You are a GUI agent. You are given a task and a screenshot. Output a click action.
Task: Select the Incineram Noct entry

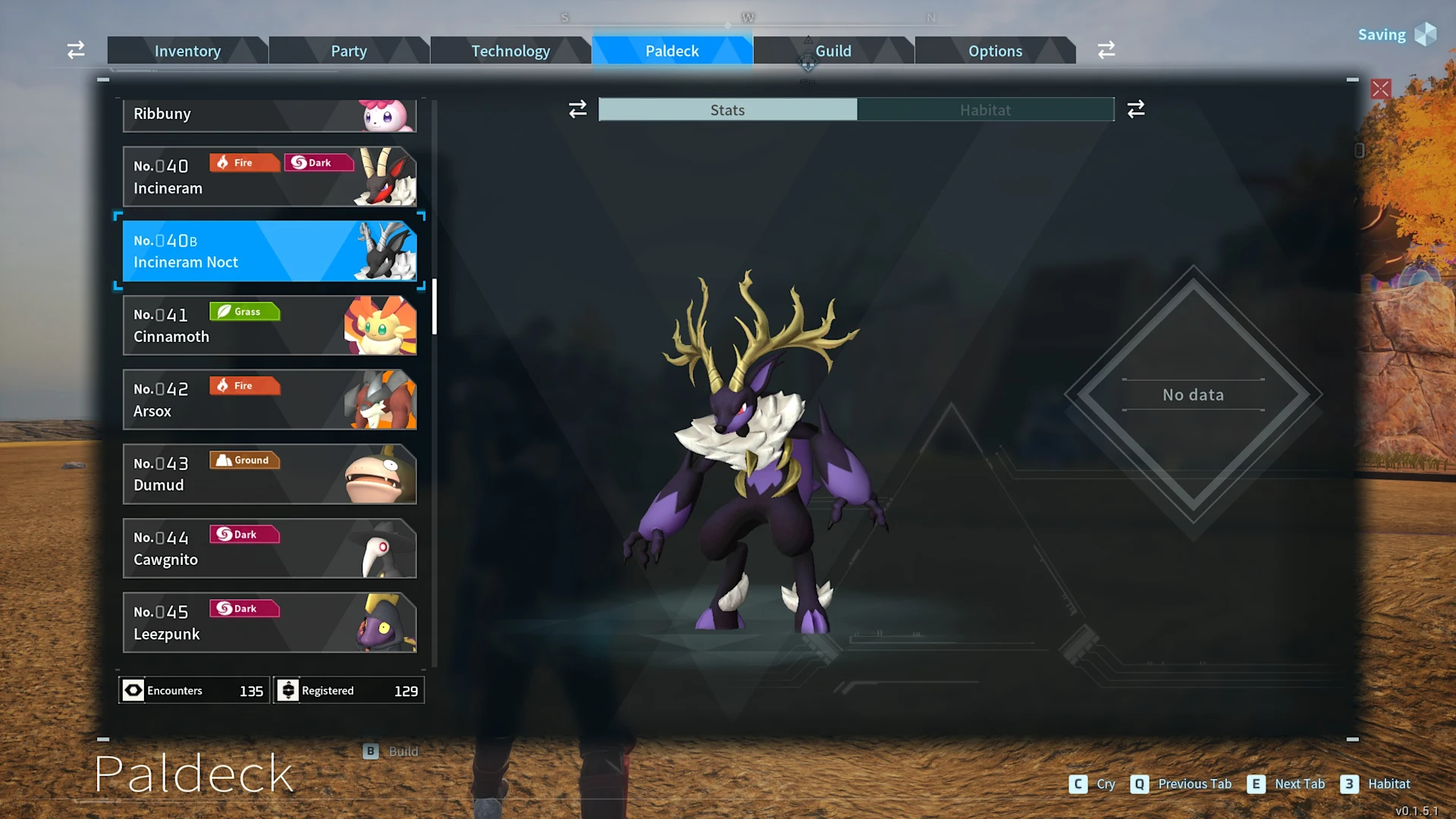pyautogui.click(x=269, y=251)
